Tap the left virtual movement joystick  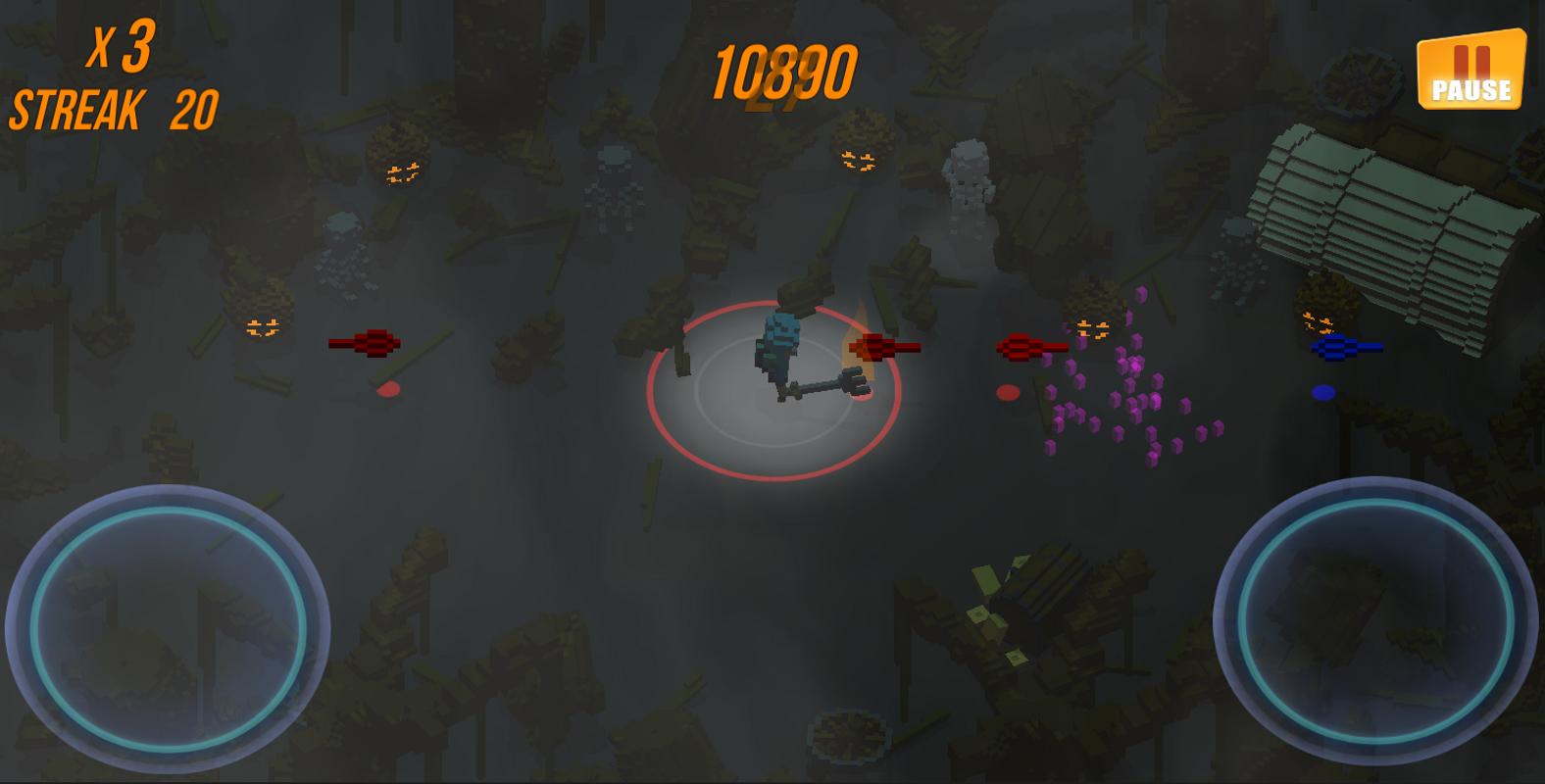click(168, 627)
